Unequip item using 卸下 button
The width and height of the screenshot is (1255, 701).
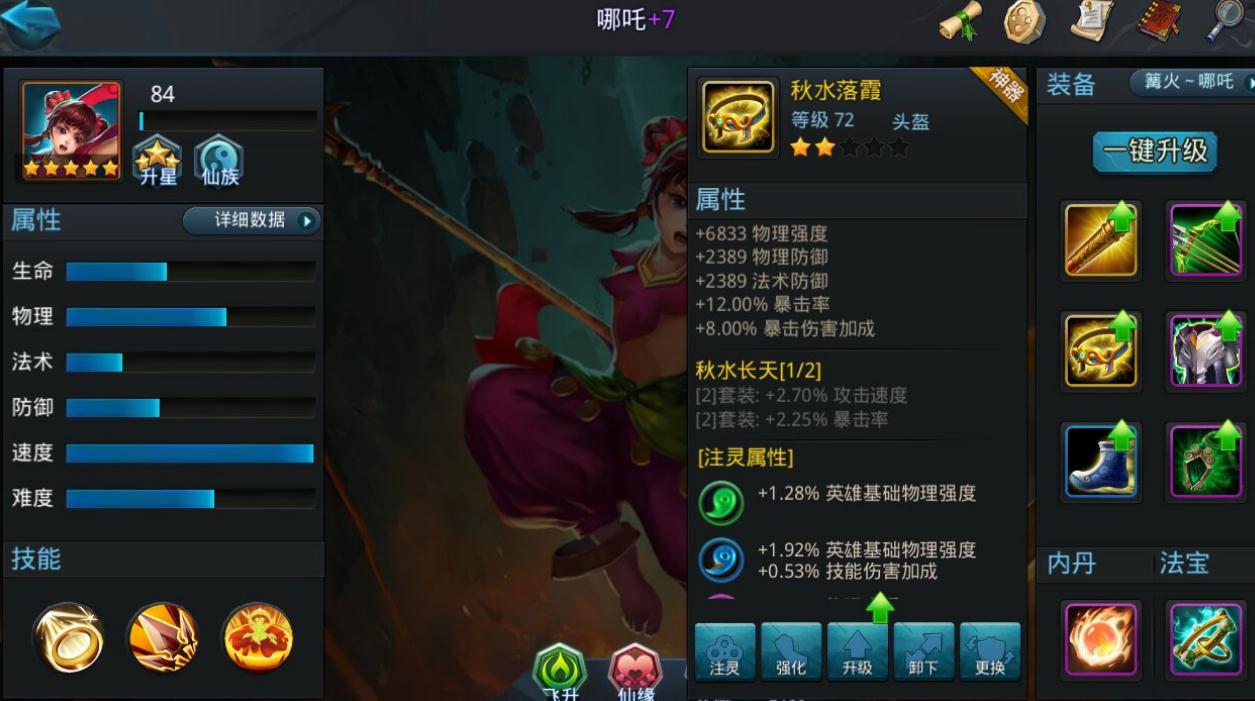pyautogui.click(x=923, y=652)
